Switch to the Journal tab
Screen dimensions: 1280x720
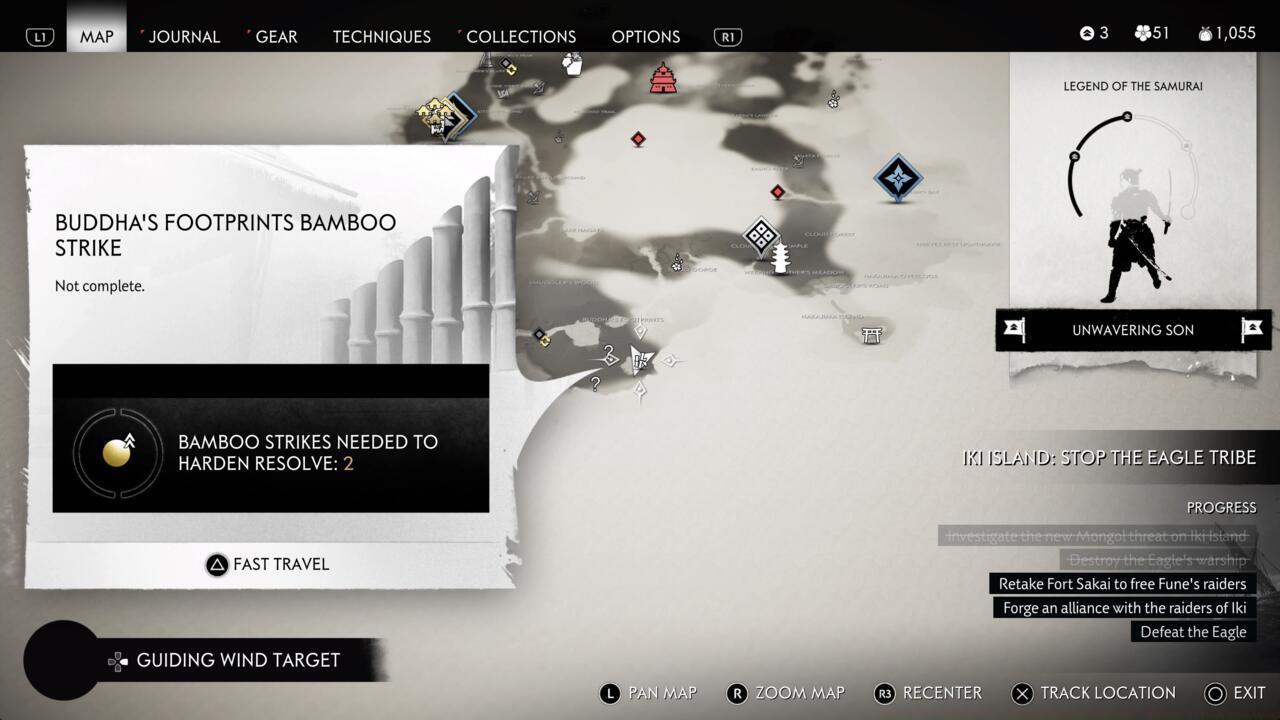pyautogui.click(x=184, y=36)
